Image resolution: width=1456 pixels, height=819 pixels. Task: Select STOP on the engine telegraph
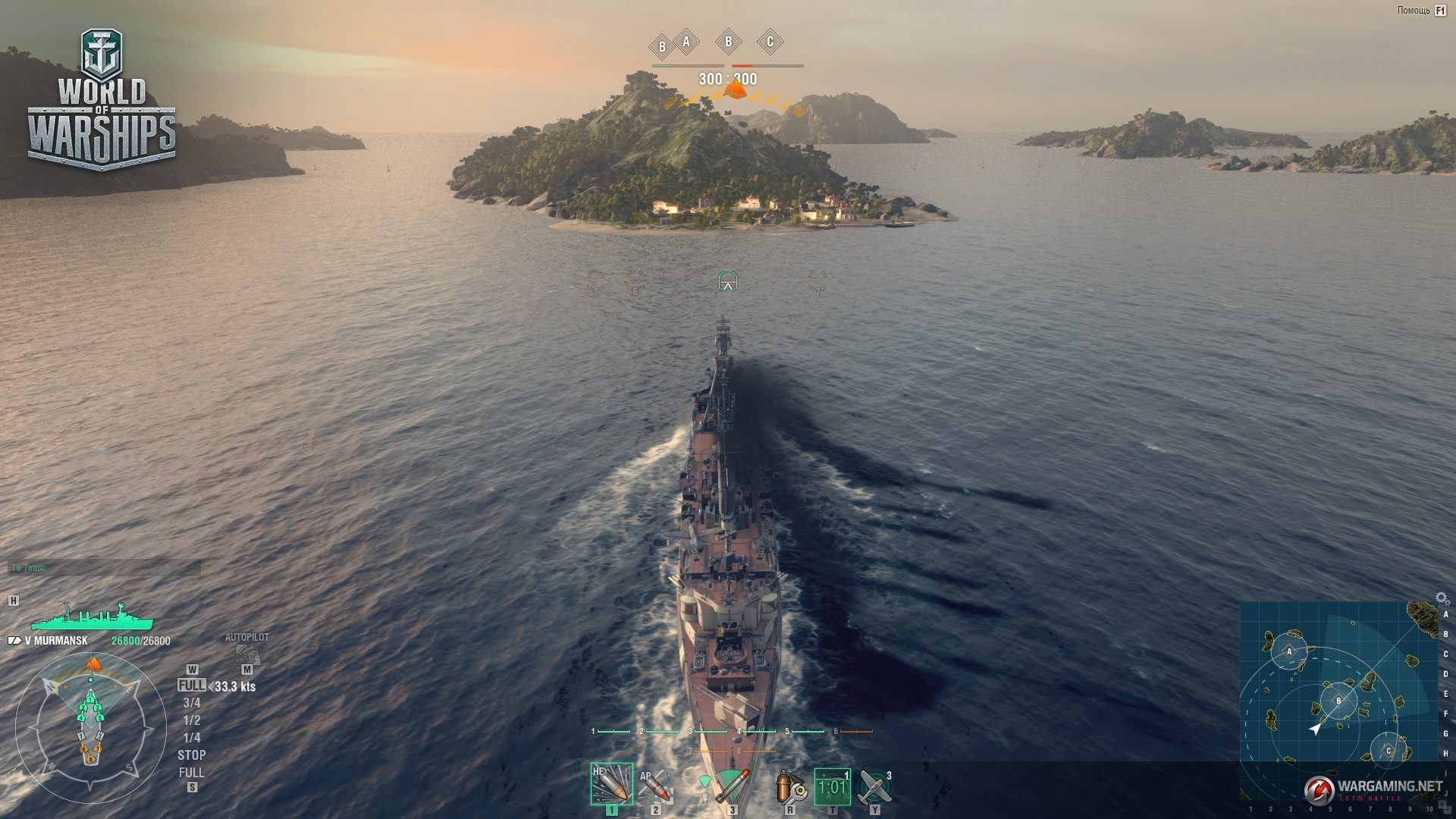pos(192,755)
